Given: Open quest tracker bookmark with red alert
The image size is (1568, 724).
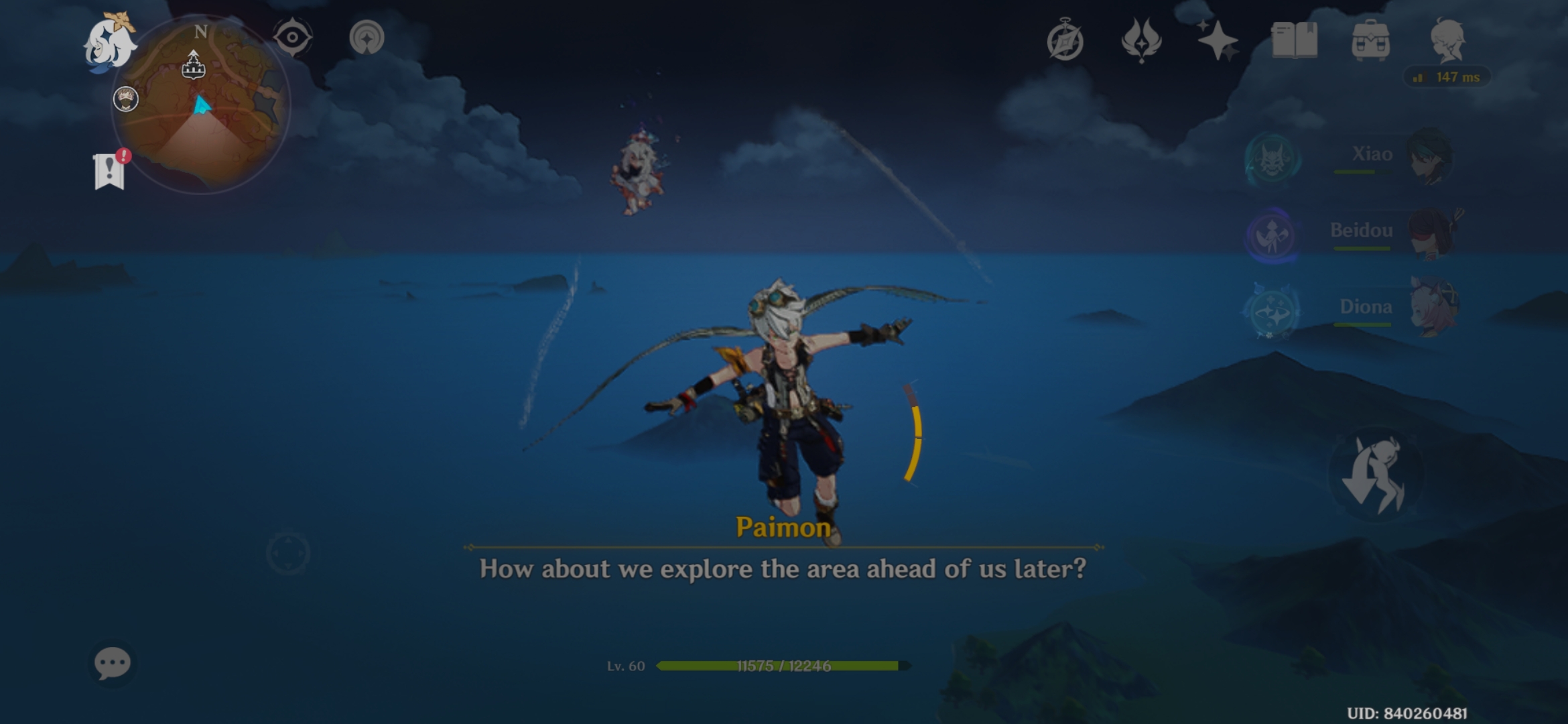Looking at the screenshot, I should click(109, 171).
